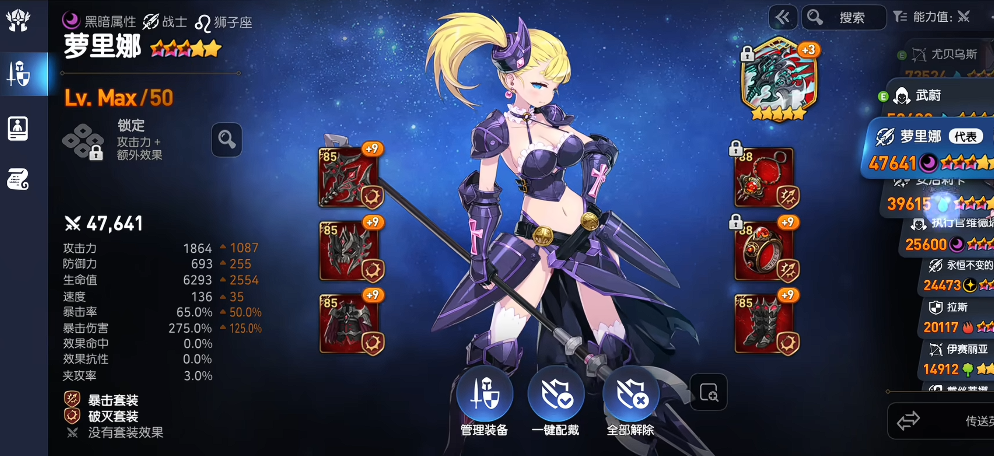Choose 全部解除 to unequip everything
This screenshot has height=456, width=994.
[x=631, y=397]
